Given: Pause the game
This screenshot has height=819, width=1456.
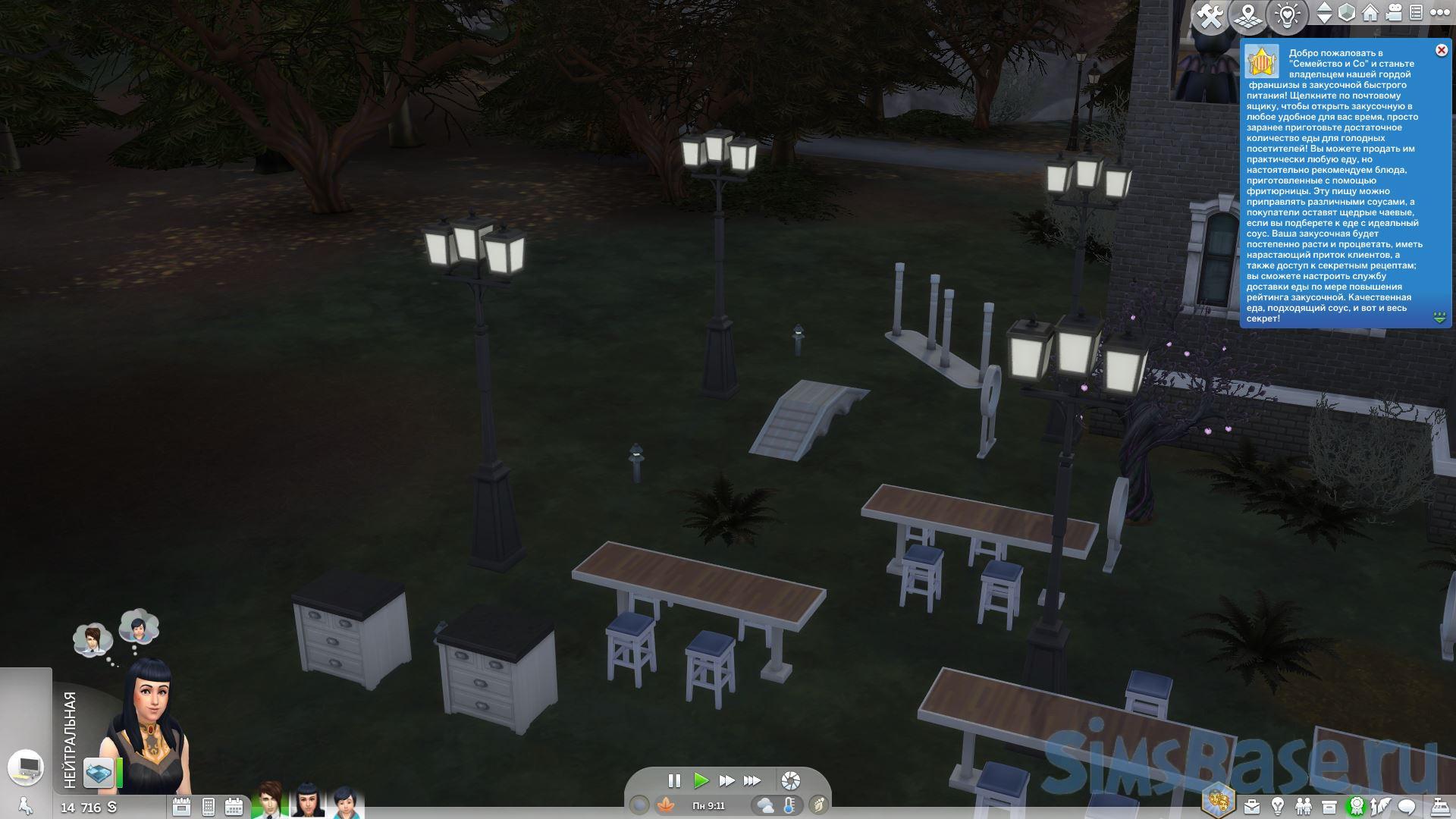Looking at the screenshot, I should point(673,780).
